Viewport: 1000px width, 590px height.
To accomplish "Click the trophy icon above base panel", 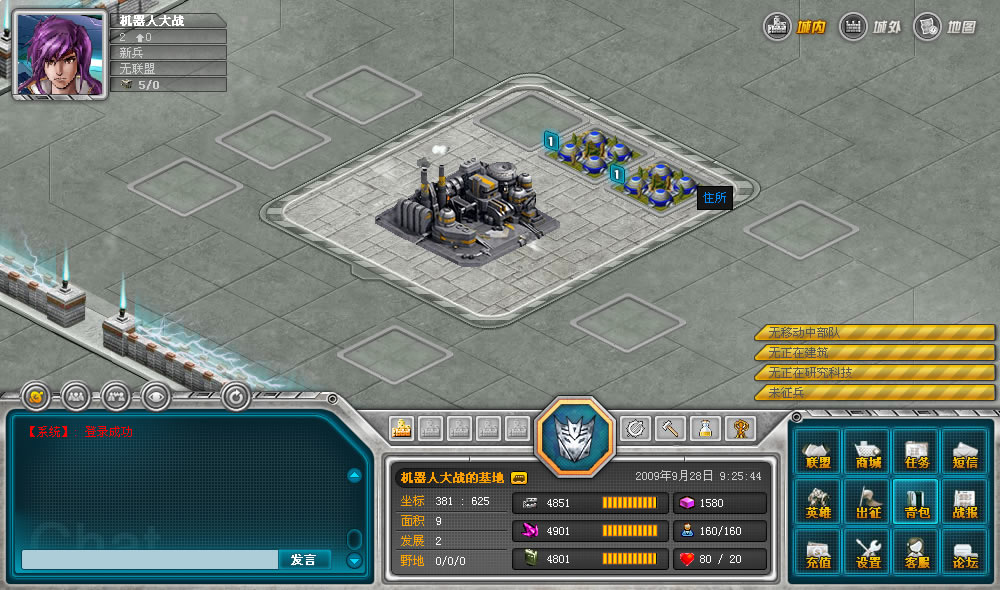I will pyautogui.click(x=740, y=429).
